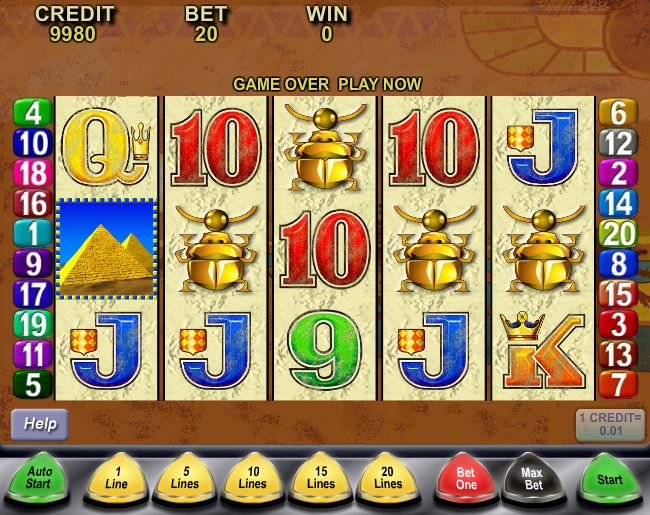Choose the 5 Lines option
The width and height of the screenshot is (650, 515).
pos(185,479)
